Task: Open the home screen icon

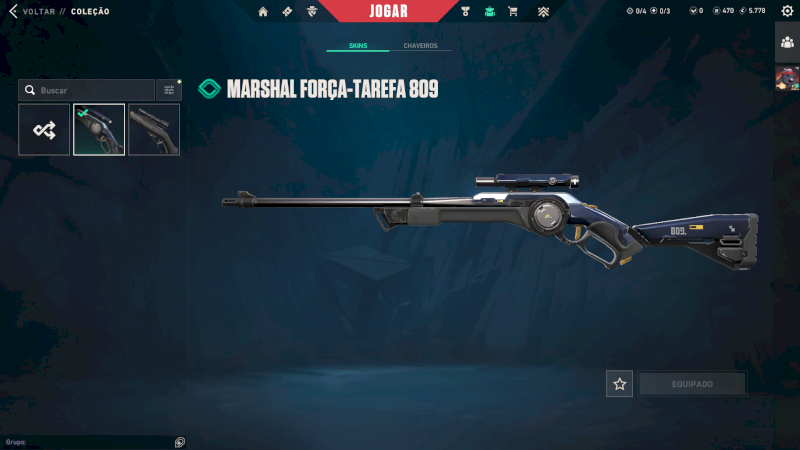Action: point(263,11)
